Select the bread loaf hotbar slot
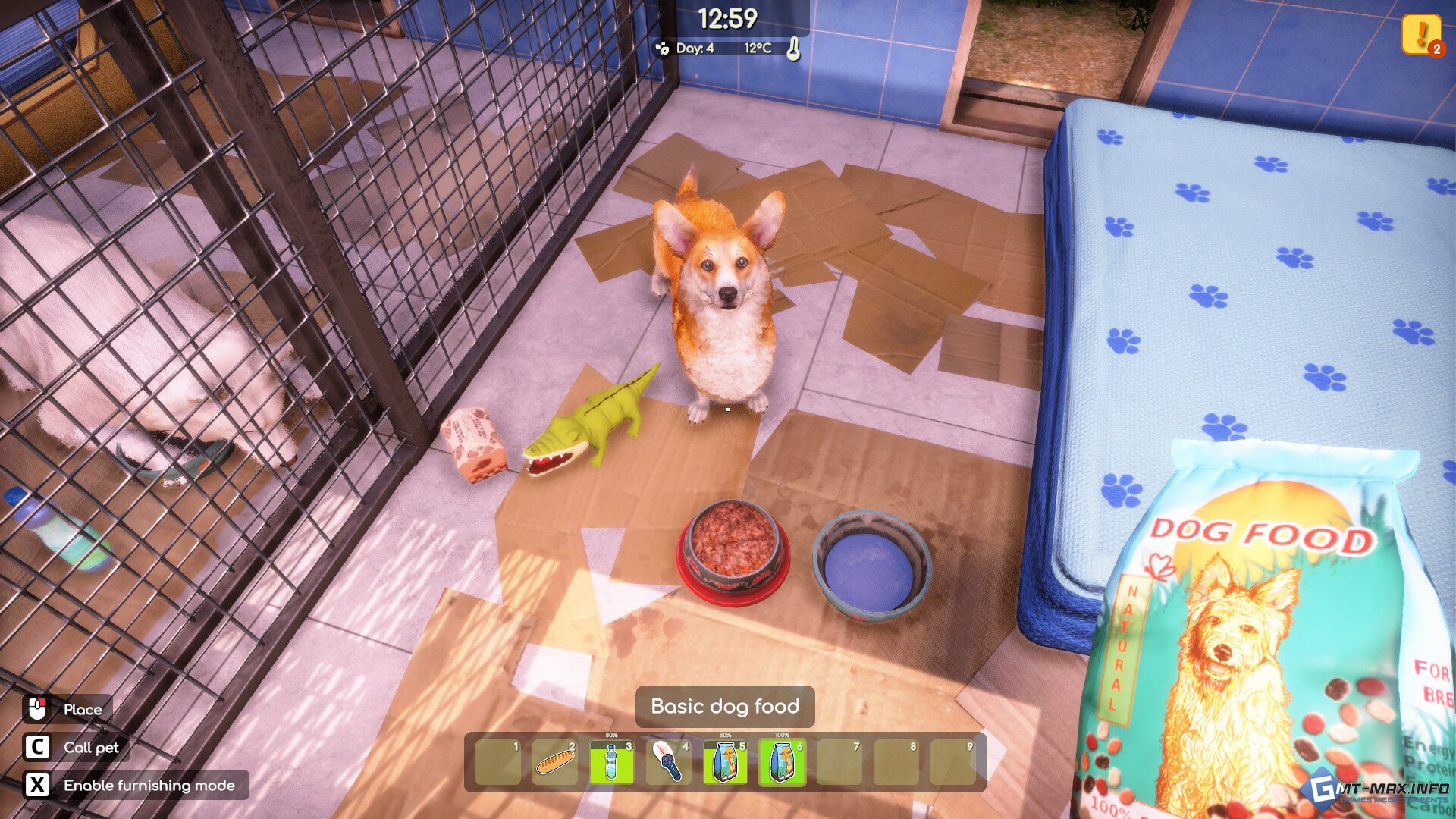1456x819 pixels. pos(554,762)
